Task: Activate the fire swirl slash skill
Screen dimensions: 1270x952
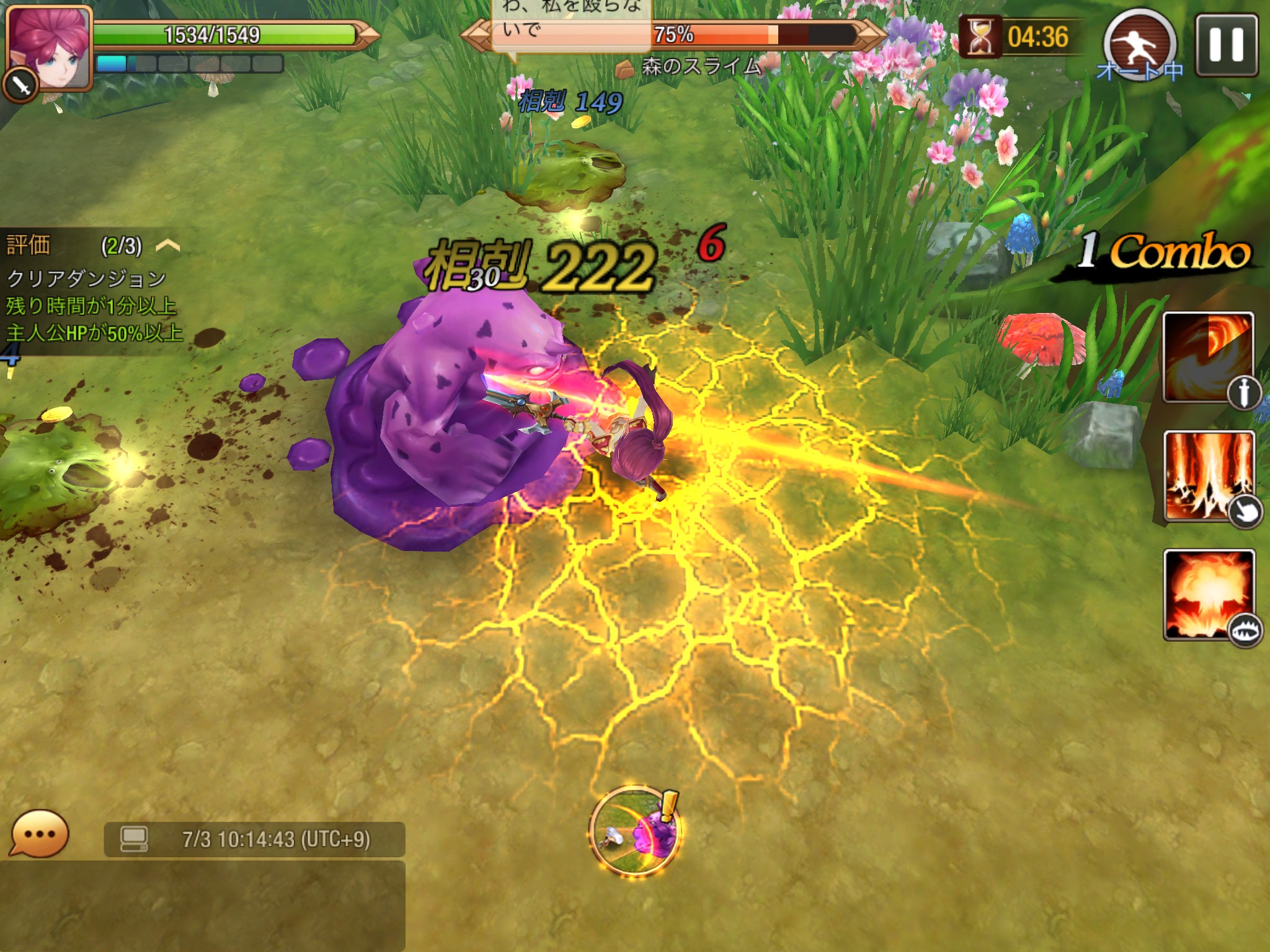Action: point(1207,358)
